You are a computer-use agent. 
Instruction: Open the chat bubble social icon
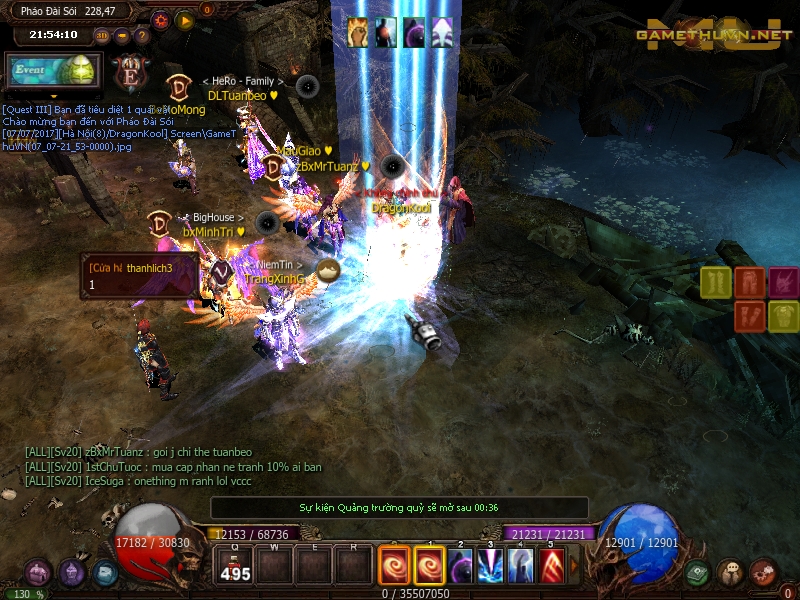point(731,573)
